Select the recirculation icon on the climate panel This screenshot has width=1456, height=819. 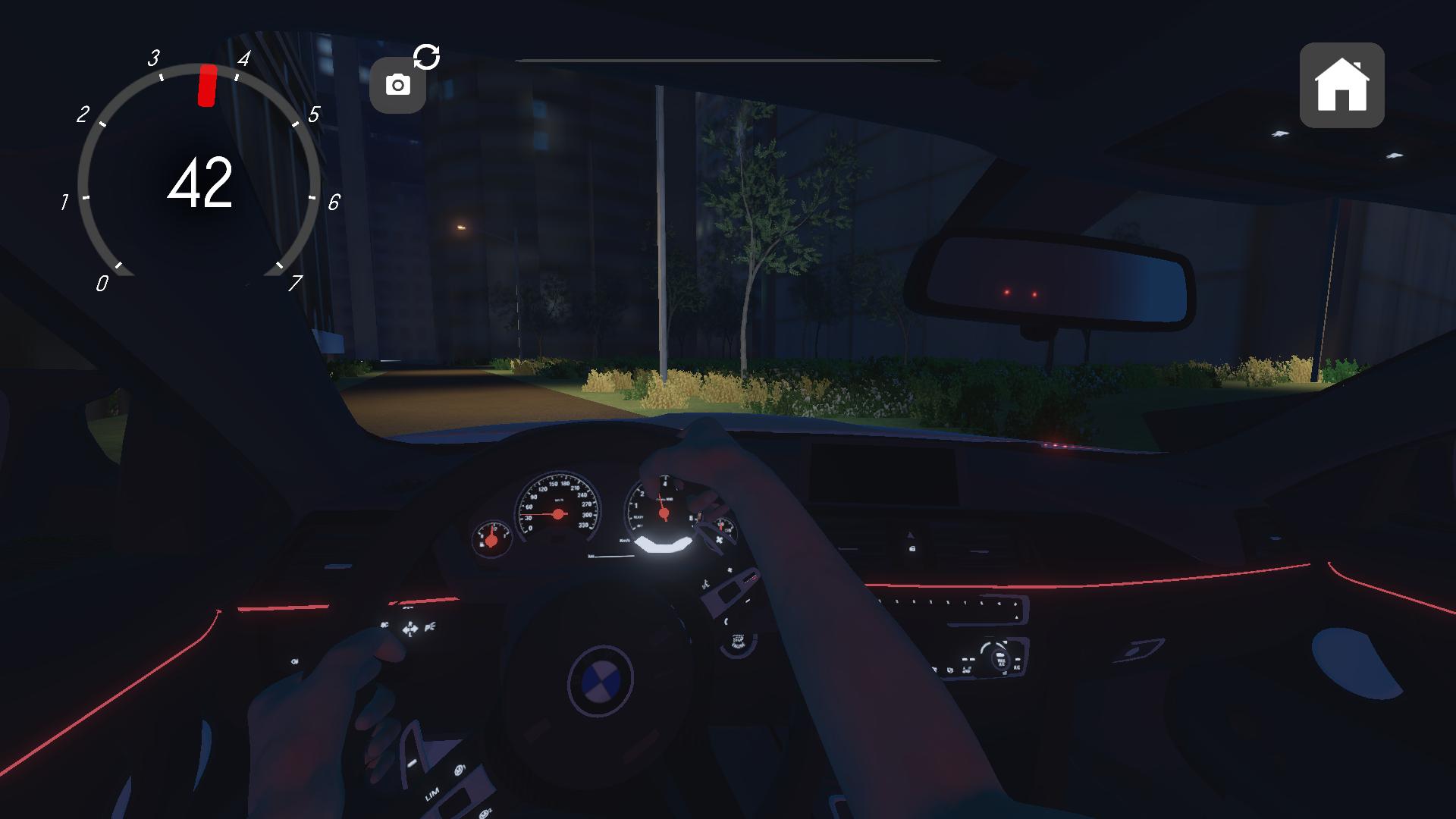pyautogui.click(x=966, y=670)
